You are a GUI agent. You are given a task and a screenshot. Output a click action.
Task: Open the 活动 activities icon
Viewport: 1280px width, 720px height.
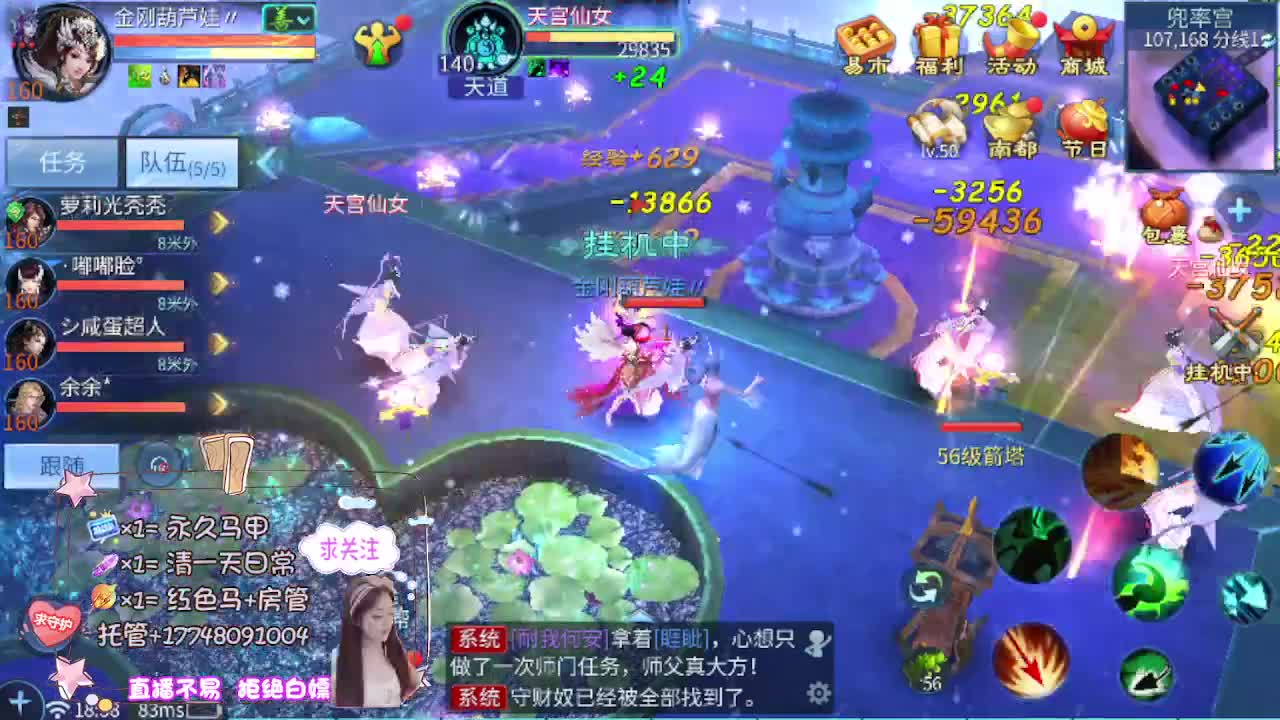point(1010,40)
